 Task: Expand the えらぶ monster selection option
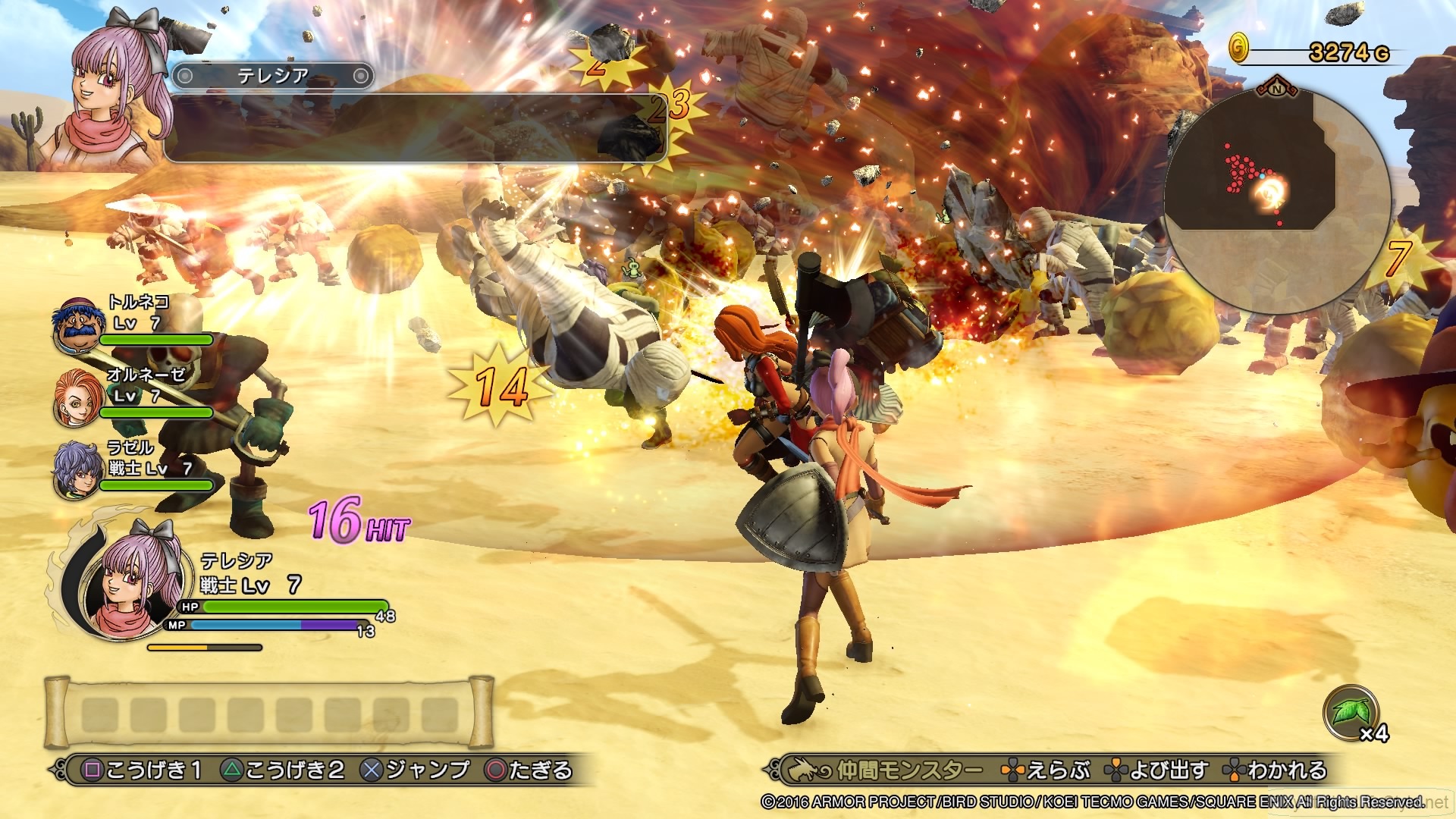point(1061,767)
